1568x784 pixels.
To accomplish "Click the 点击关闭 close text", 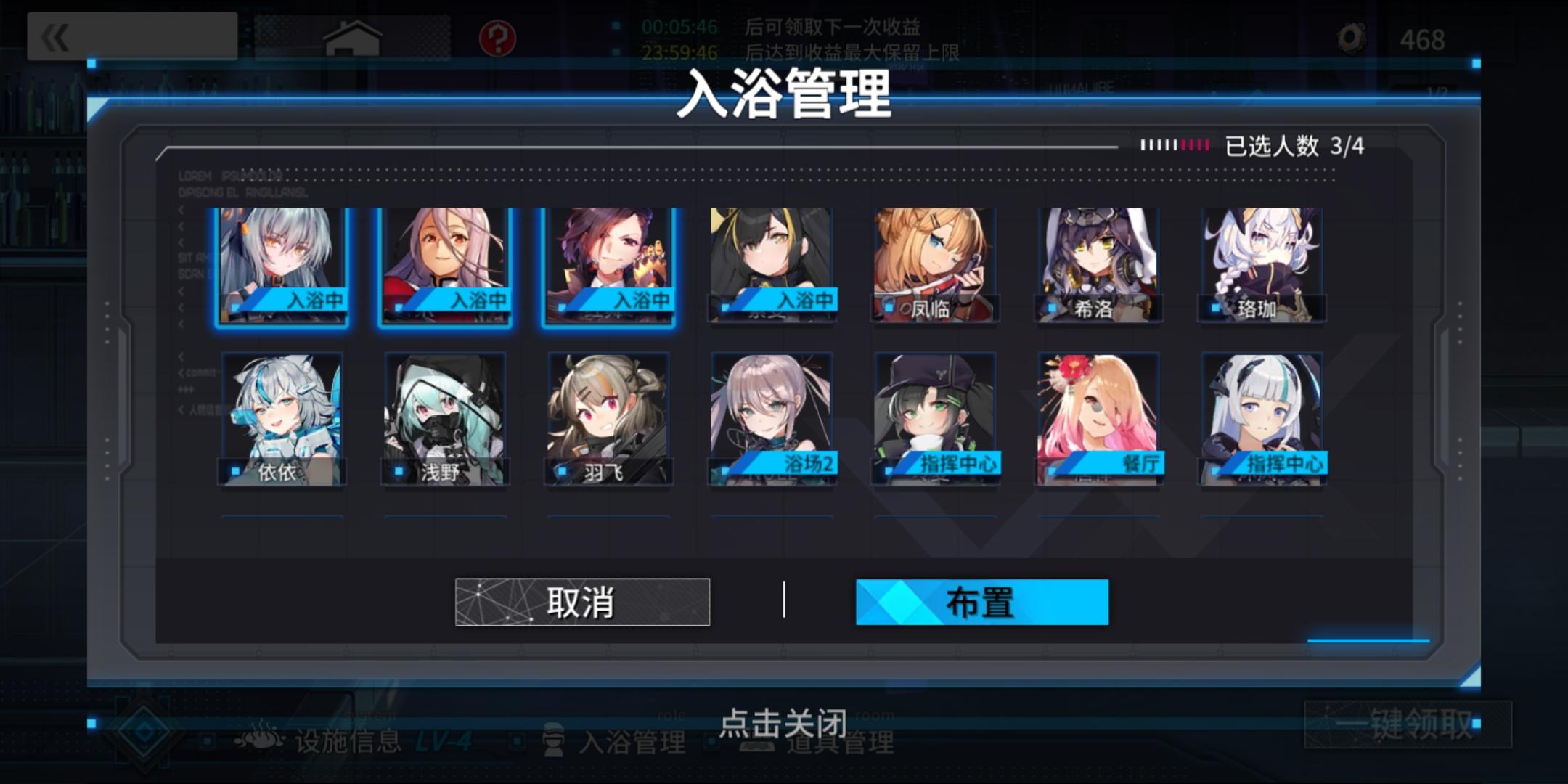I will pyautogui.click(x=784, y=722).
